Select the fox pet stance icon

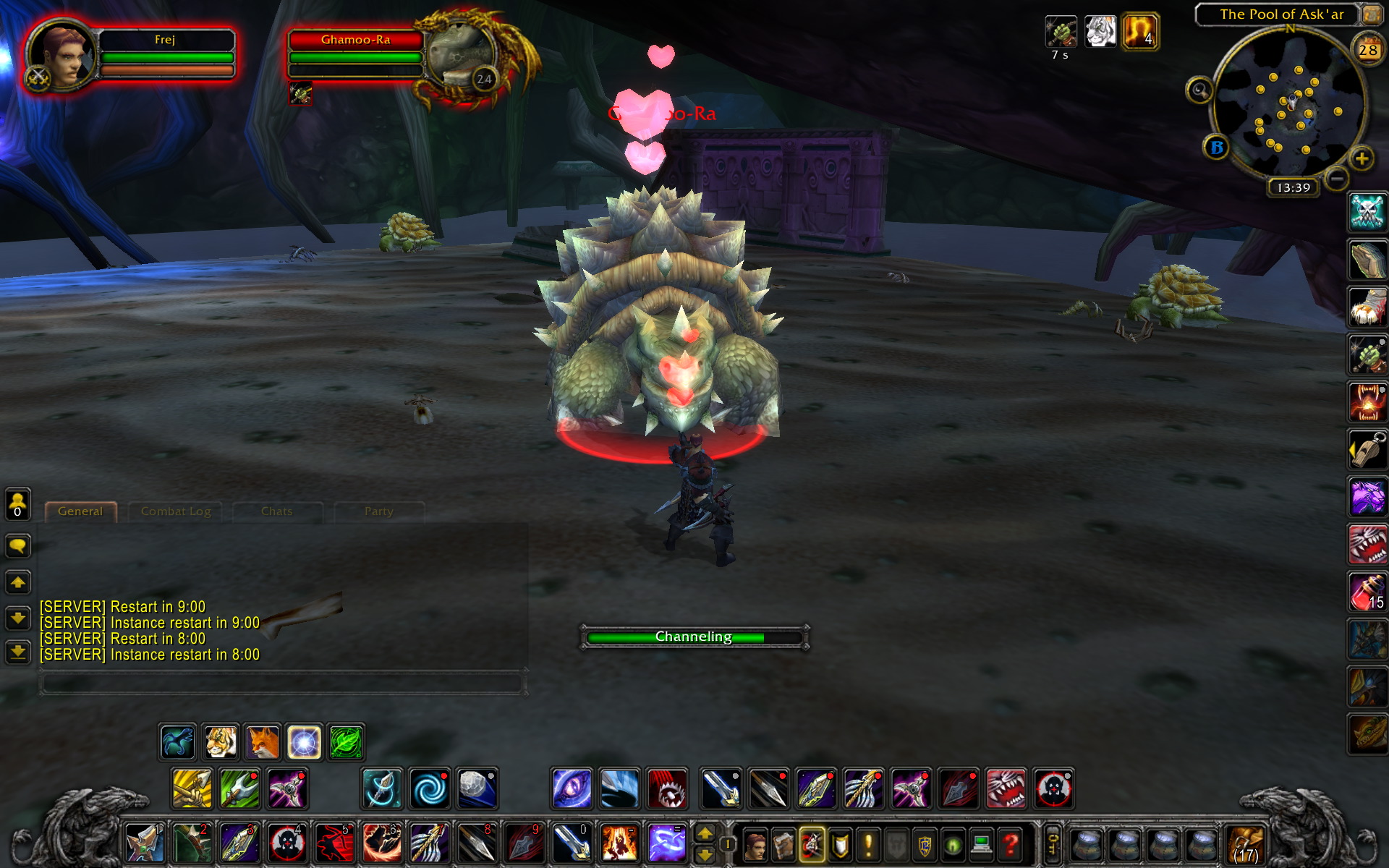pyautogui.click(x=262, y=742)
